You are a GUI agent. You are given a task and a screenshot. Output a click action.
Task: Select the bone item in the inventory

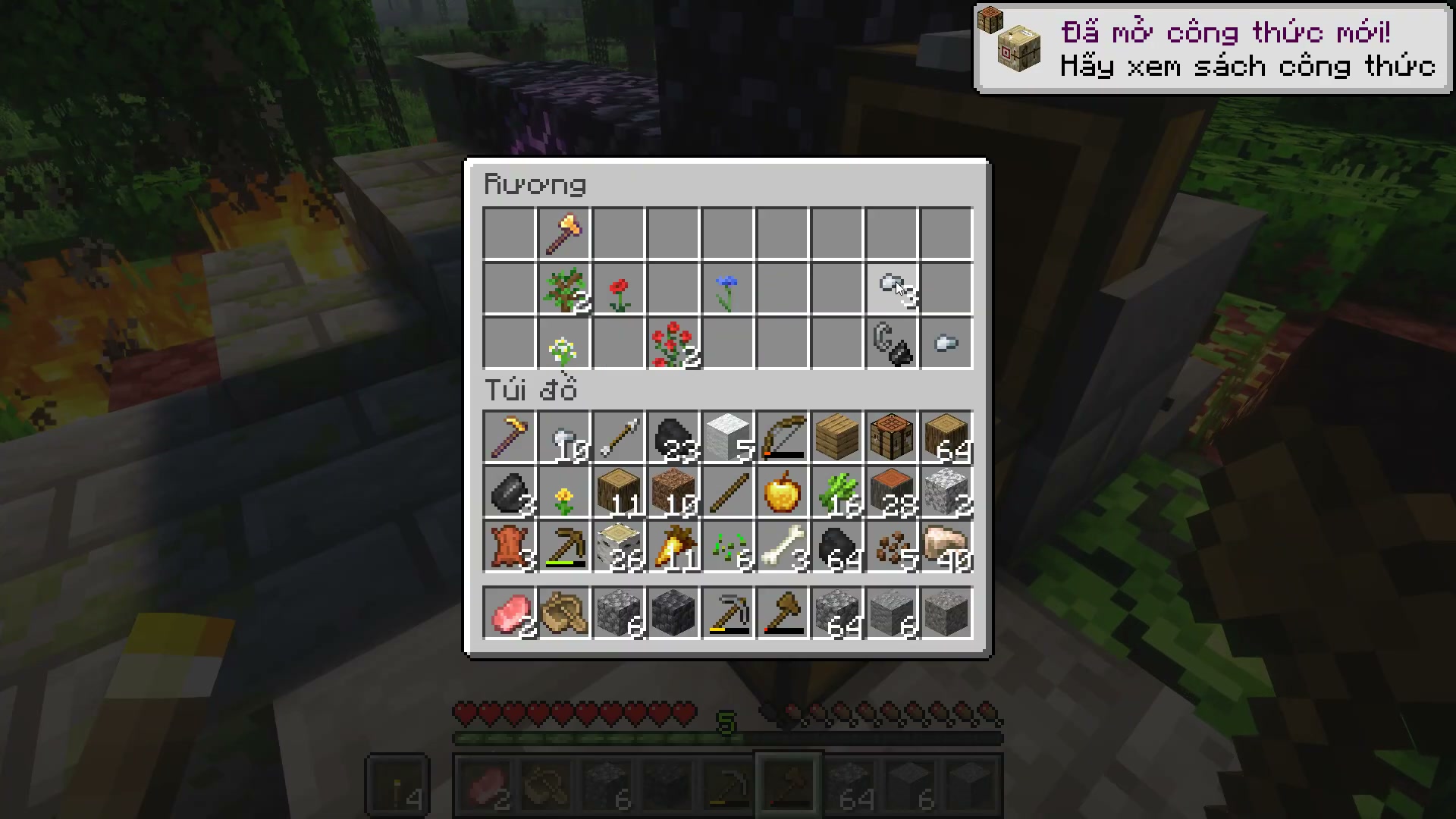[783, 547]
